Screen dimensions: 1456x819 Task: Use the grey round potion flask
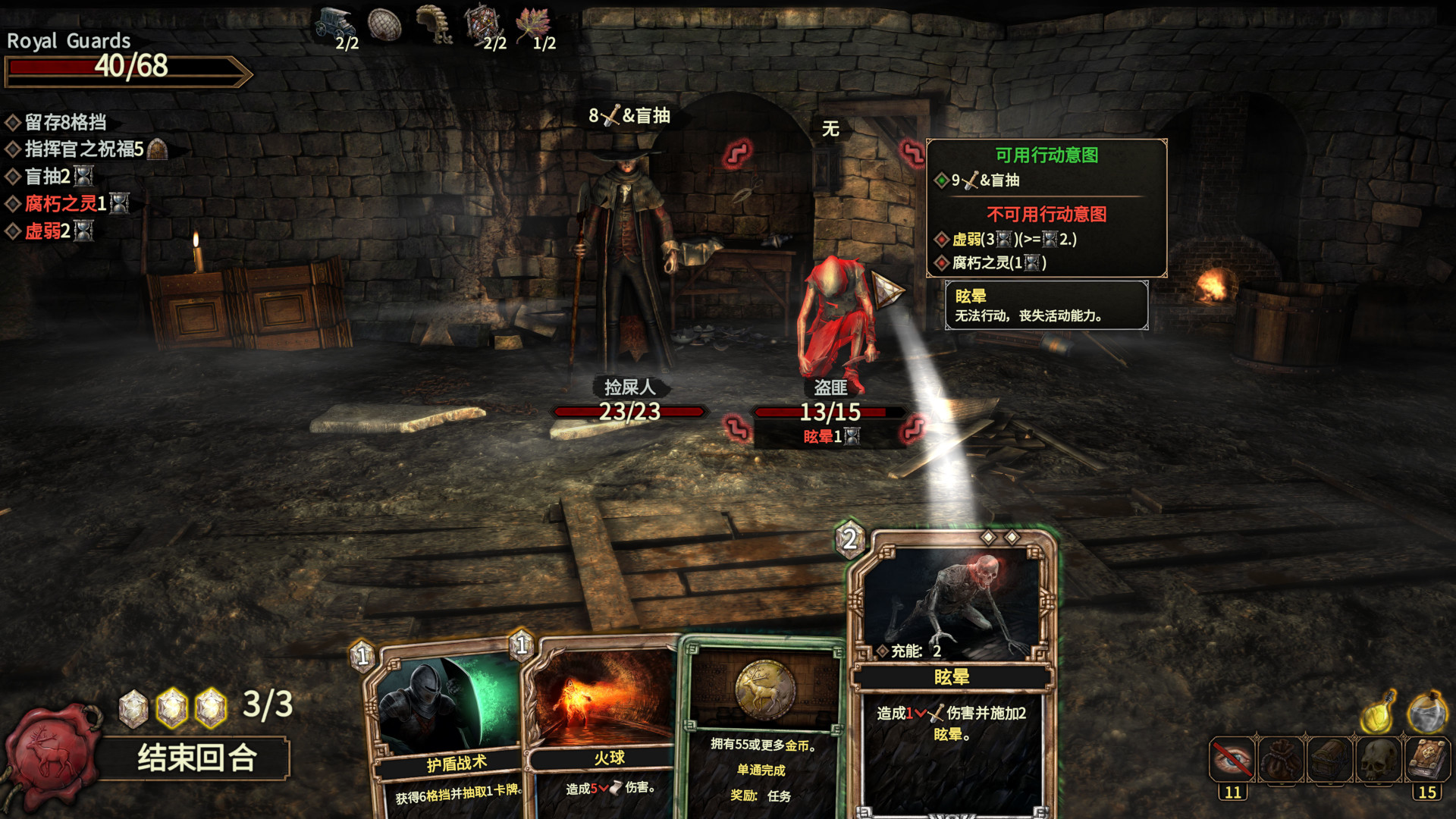[x=1427, y=713]
